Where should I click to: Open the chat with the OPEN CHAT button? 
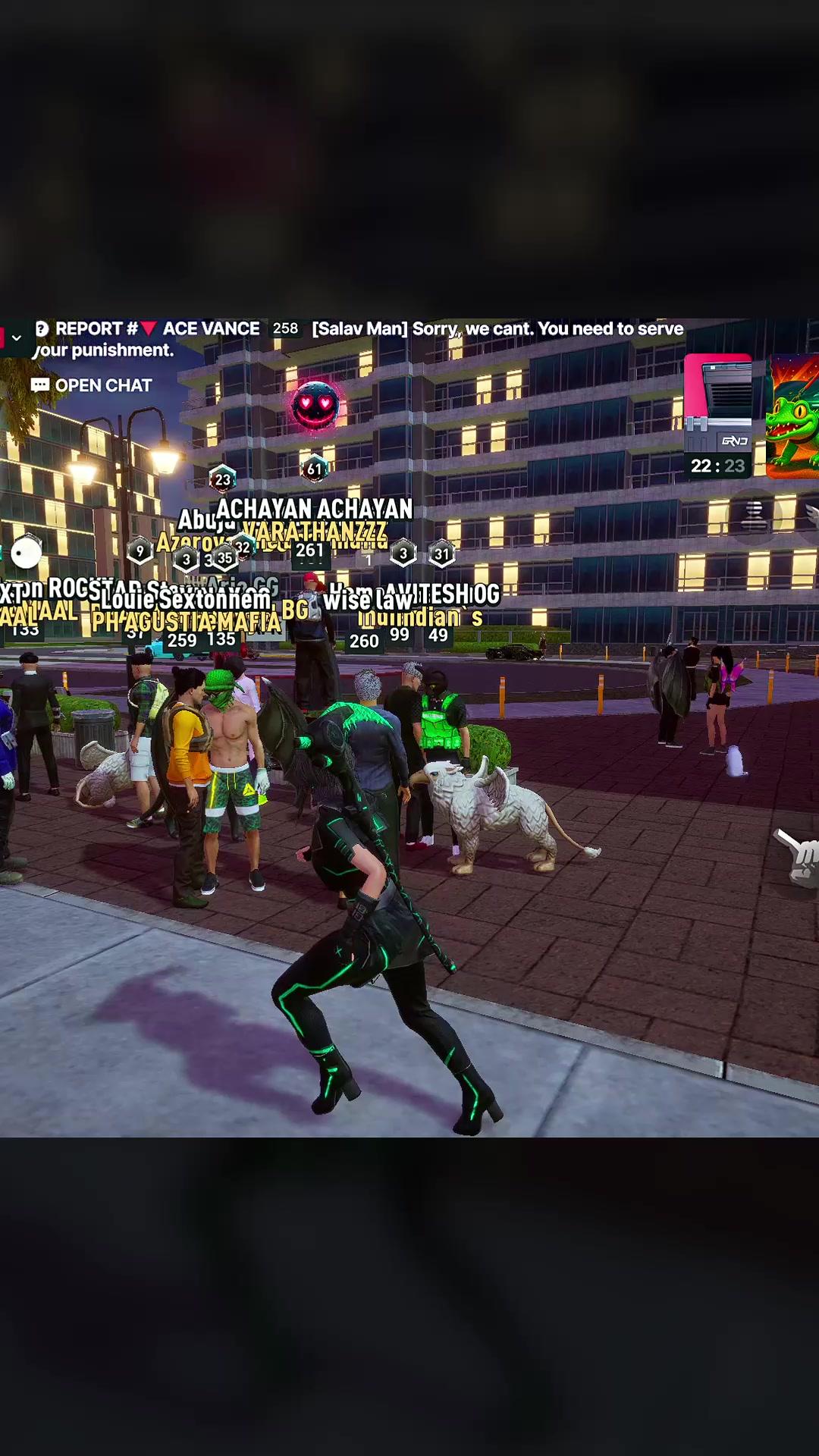click(x=92, y=385)
